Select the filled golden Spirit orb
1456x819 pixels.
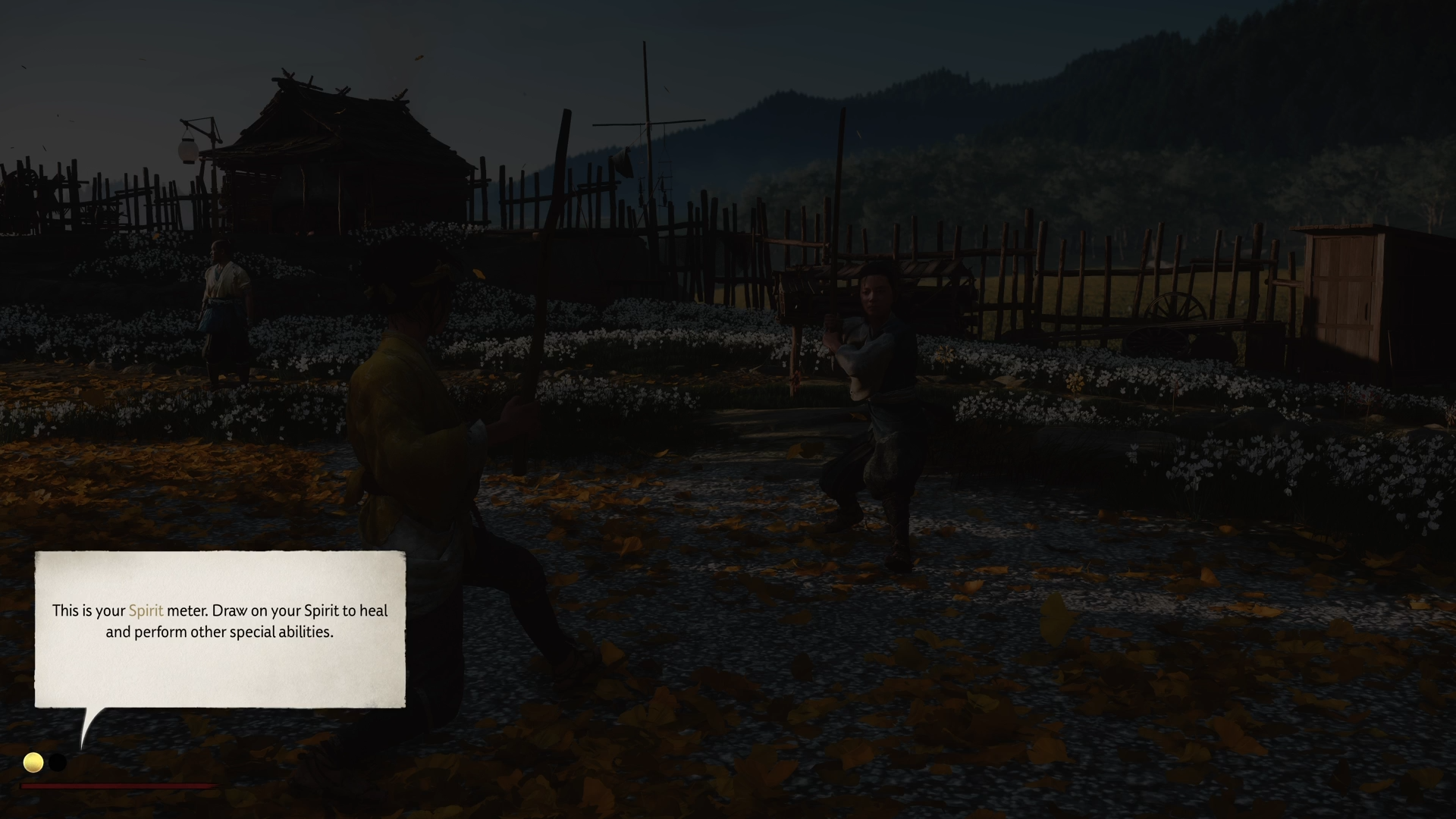point(33,762)
